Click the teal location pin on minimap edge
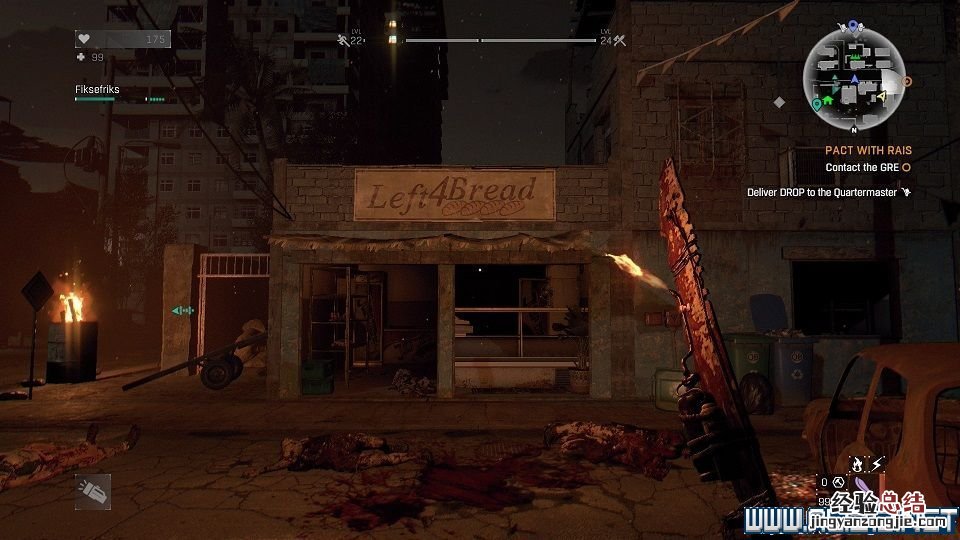This screenshot has width=960, height=540. coord(817,103)
